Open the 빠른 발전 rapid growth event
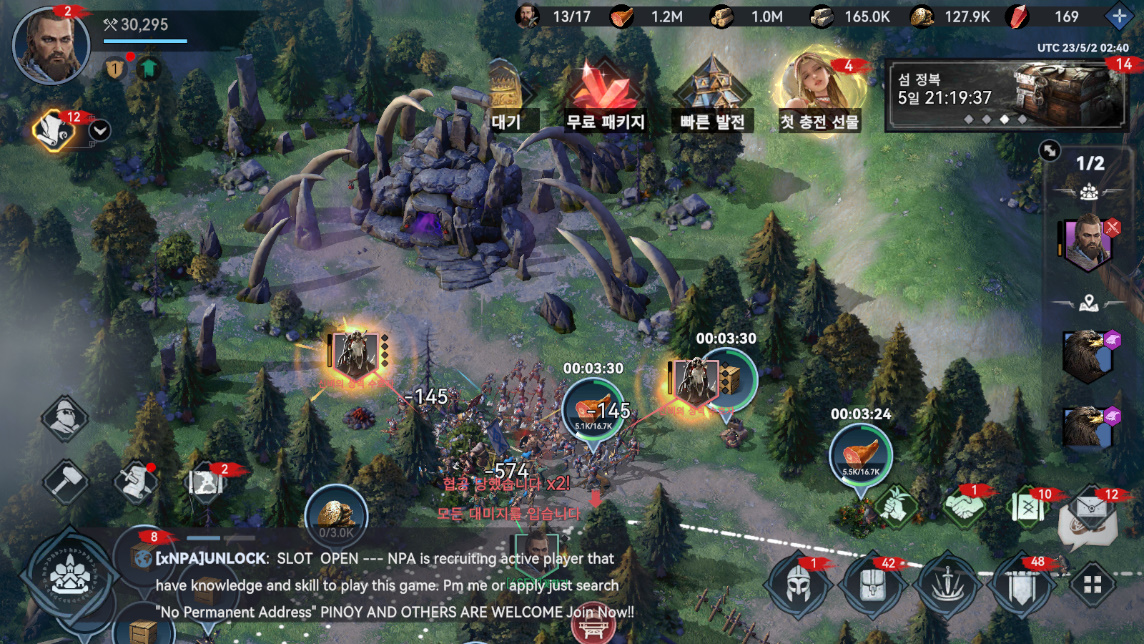 click(x=712, y=97)
